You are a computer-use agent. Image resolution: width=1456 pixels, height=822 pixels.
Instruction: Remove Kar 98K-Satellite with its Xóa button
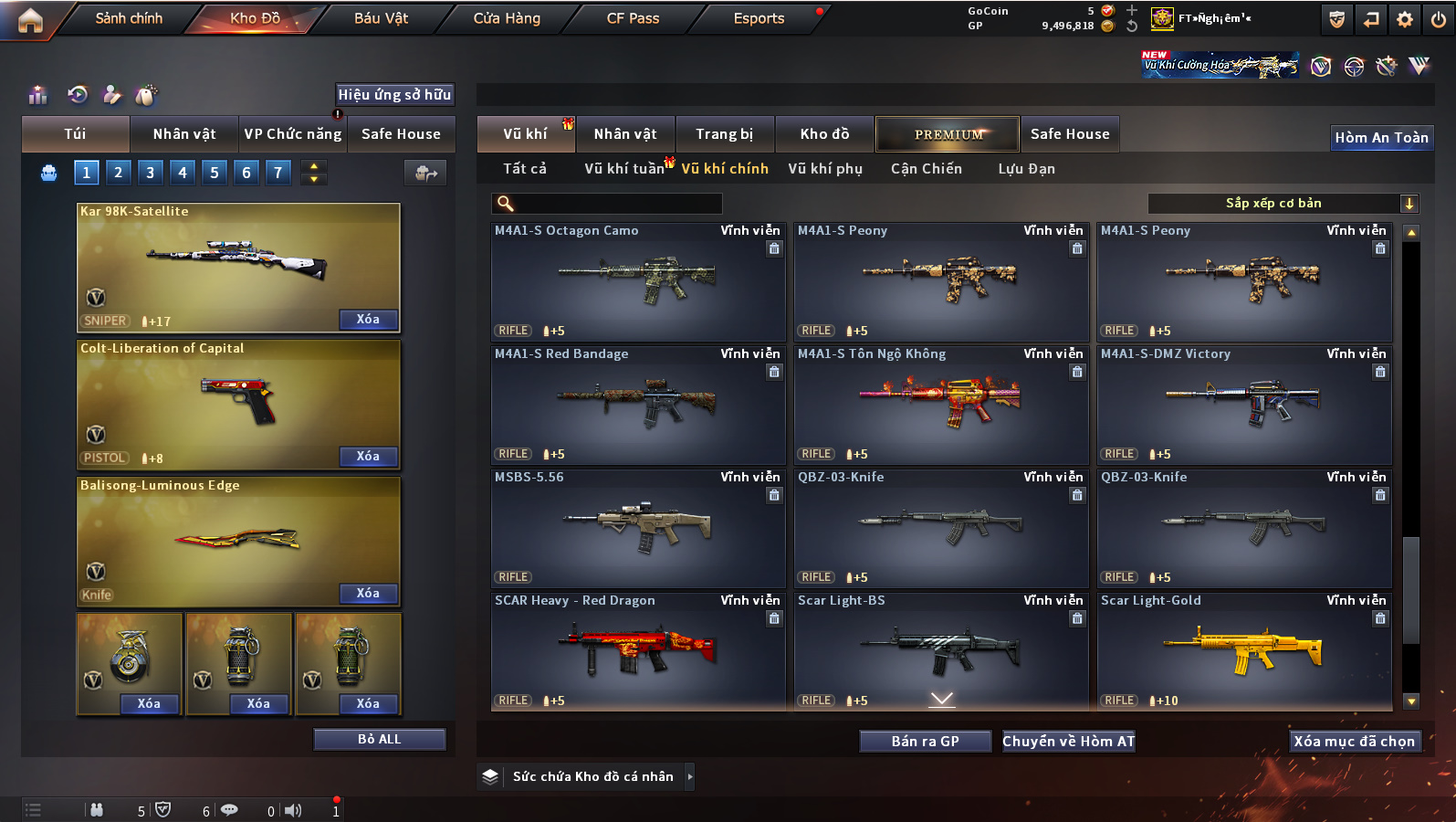tap(368, 320)
